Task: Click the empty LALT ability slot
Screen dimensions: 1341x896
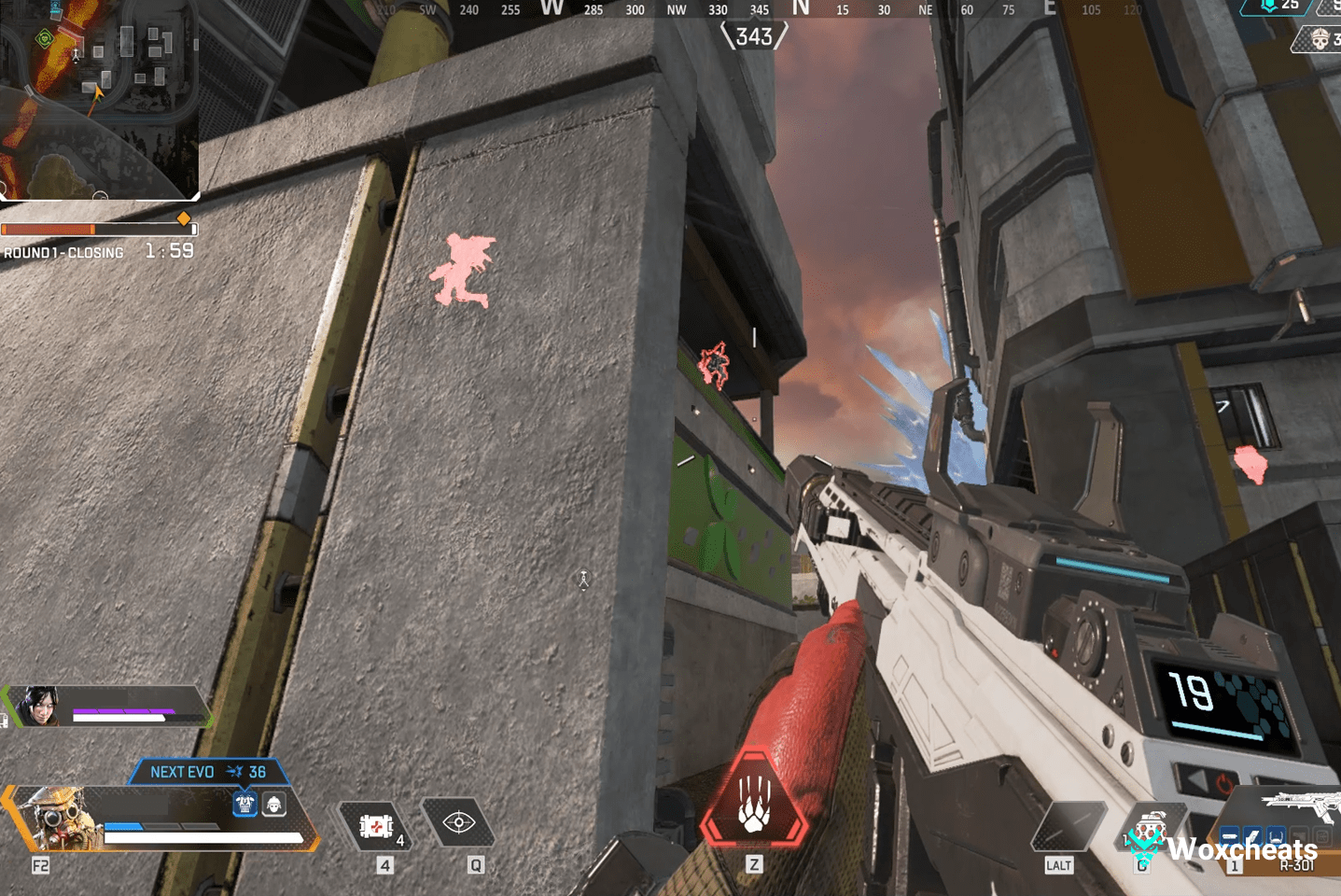Action: [1068, 825]
